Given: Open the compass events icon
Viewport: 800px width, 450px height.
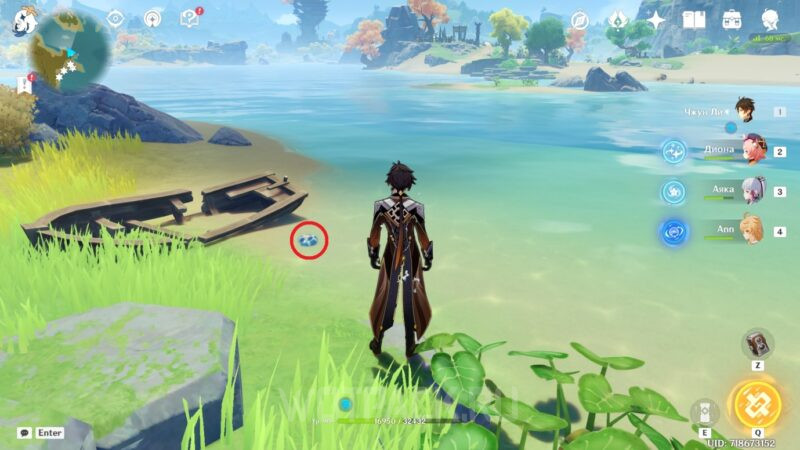Looking at the screenshot, I should coord(580,20).
